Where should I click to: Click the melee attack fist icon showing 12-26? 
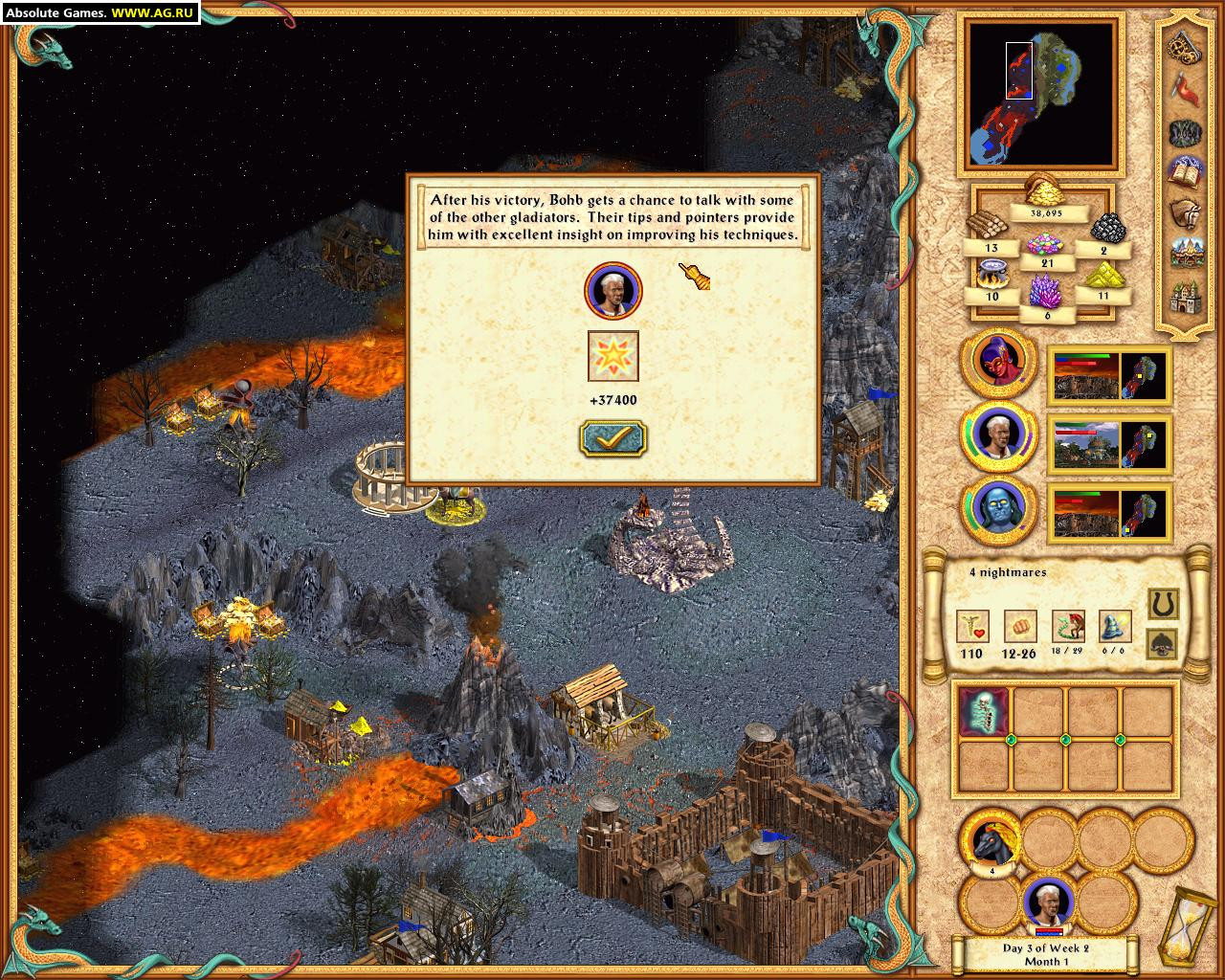coord(1022,625)
